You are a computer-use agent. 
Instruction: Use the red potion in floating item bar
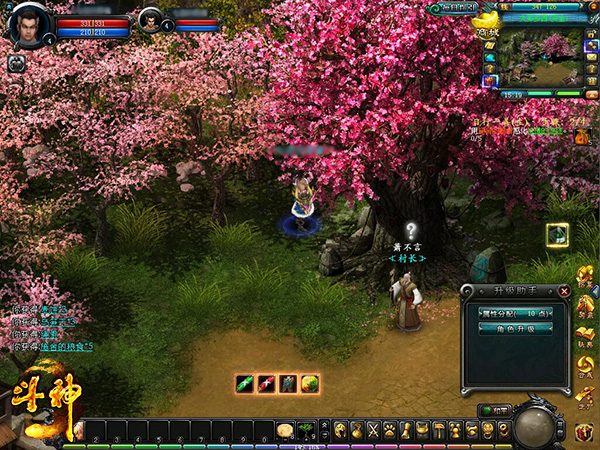pos(266,382)
